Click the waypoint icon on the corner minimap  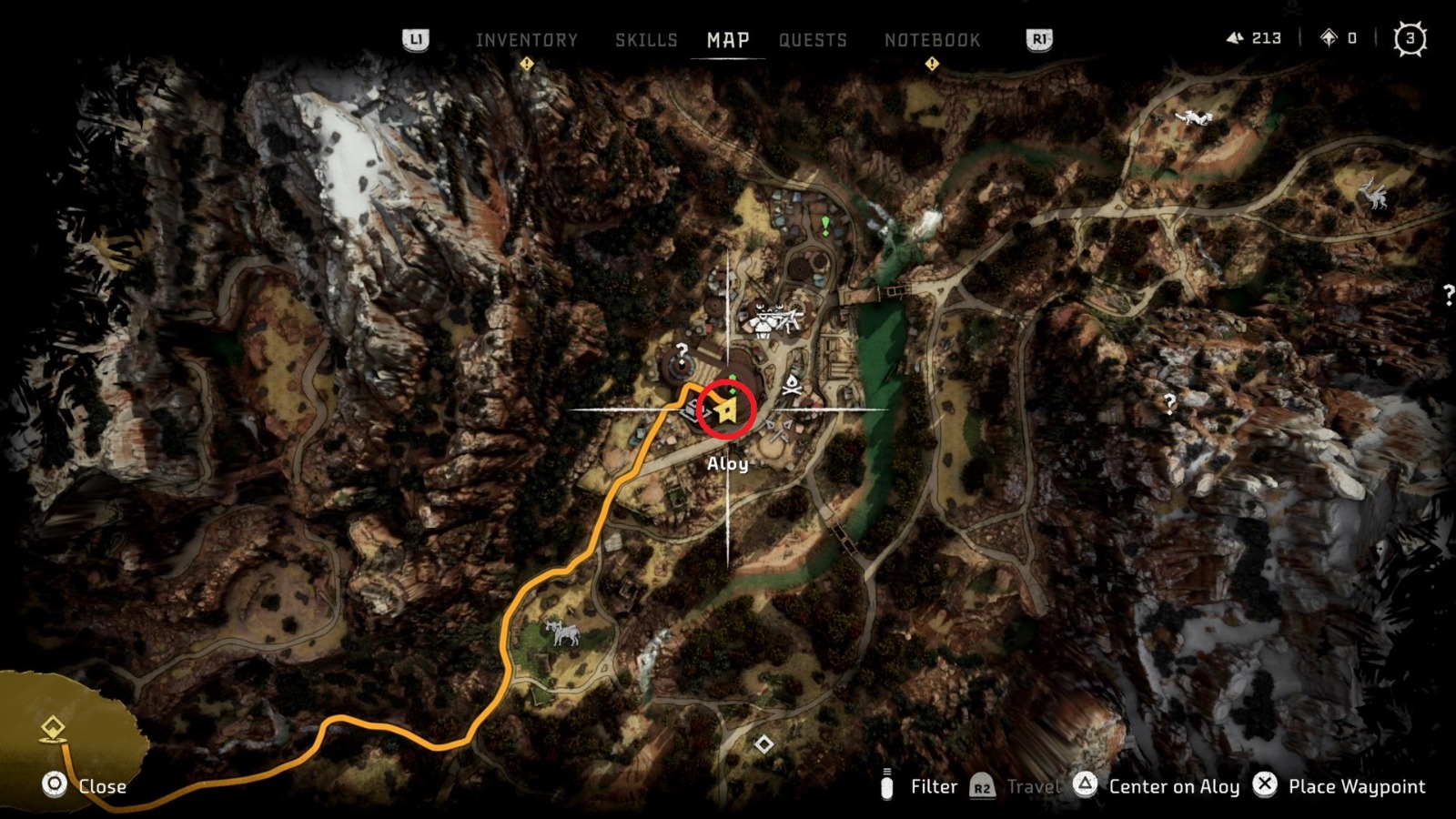pyautogui.click(x=54, y=728)
